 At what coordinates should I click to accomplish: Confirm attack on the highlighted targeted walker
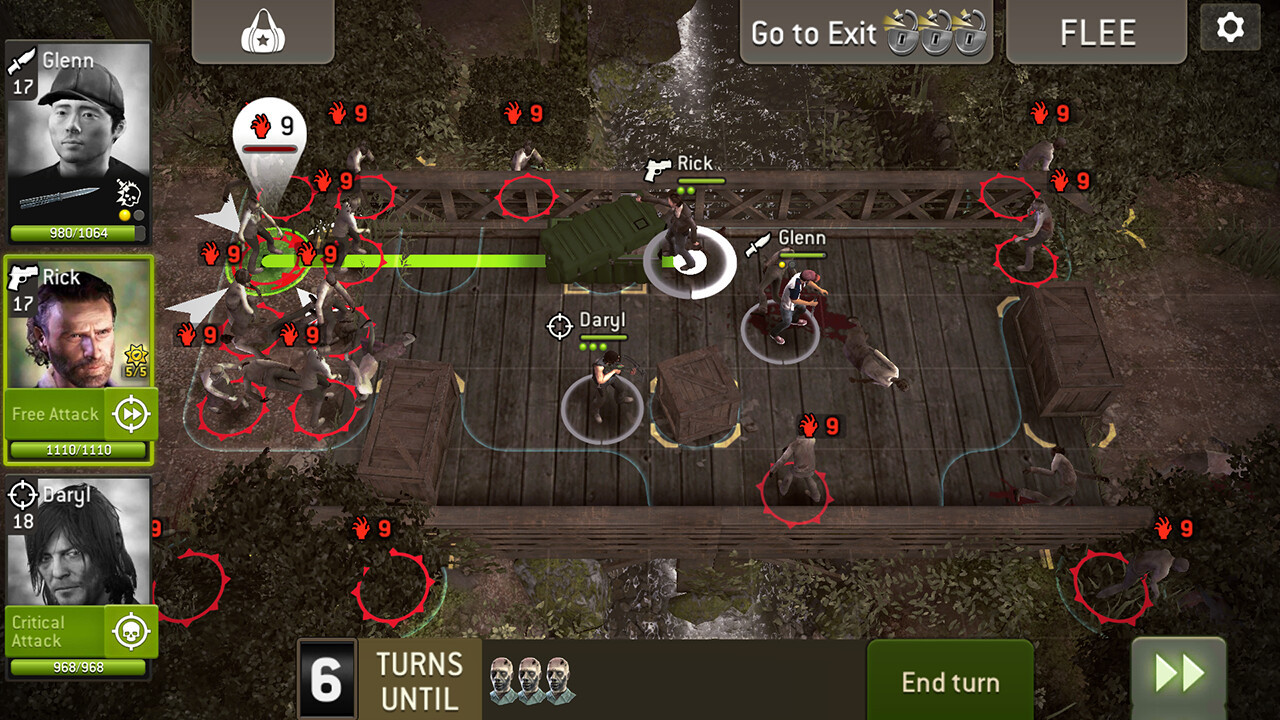point(266,262)
